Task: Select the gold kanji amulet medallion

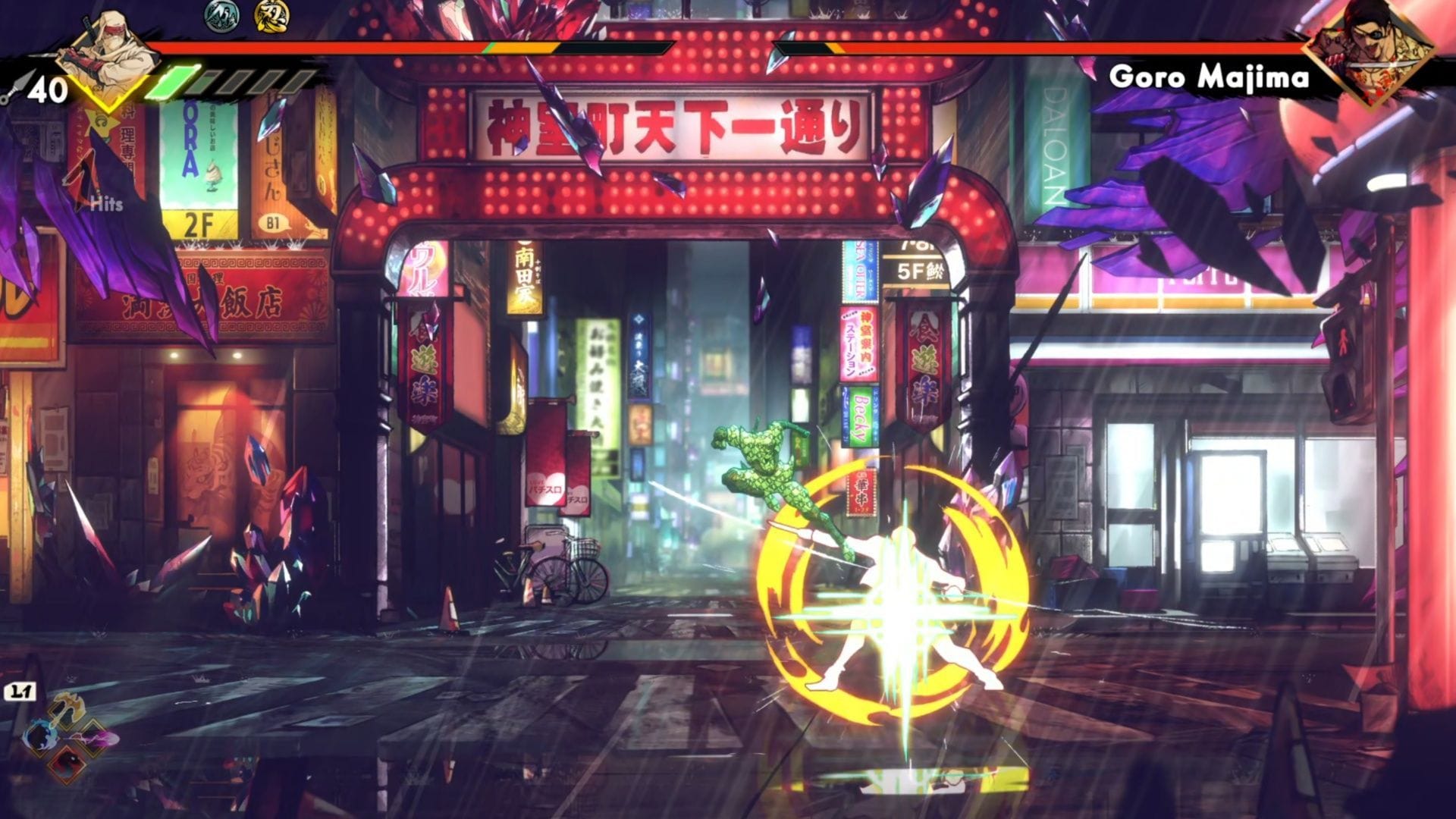Action: coord(271,15)
